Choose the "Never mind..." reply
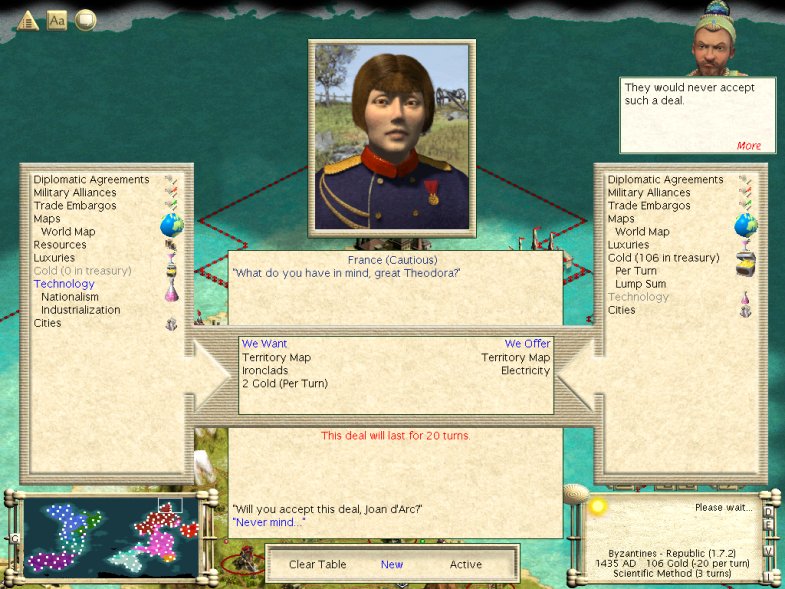 pyautogui.click(x=268, y=522)
